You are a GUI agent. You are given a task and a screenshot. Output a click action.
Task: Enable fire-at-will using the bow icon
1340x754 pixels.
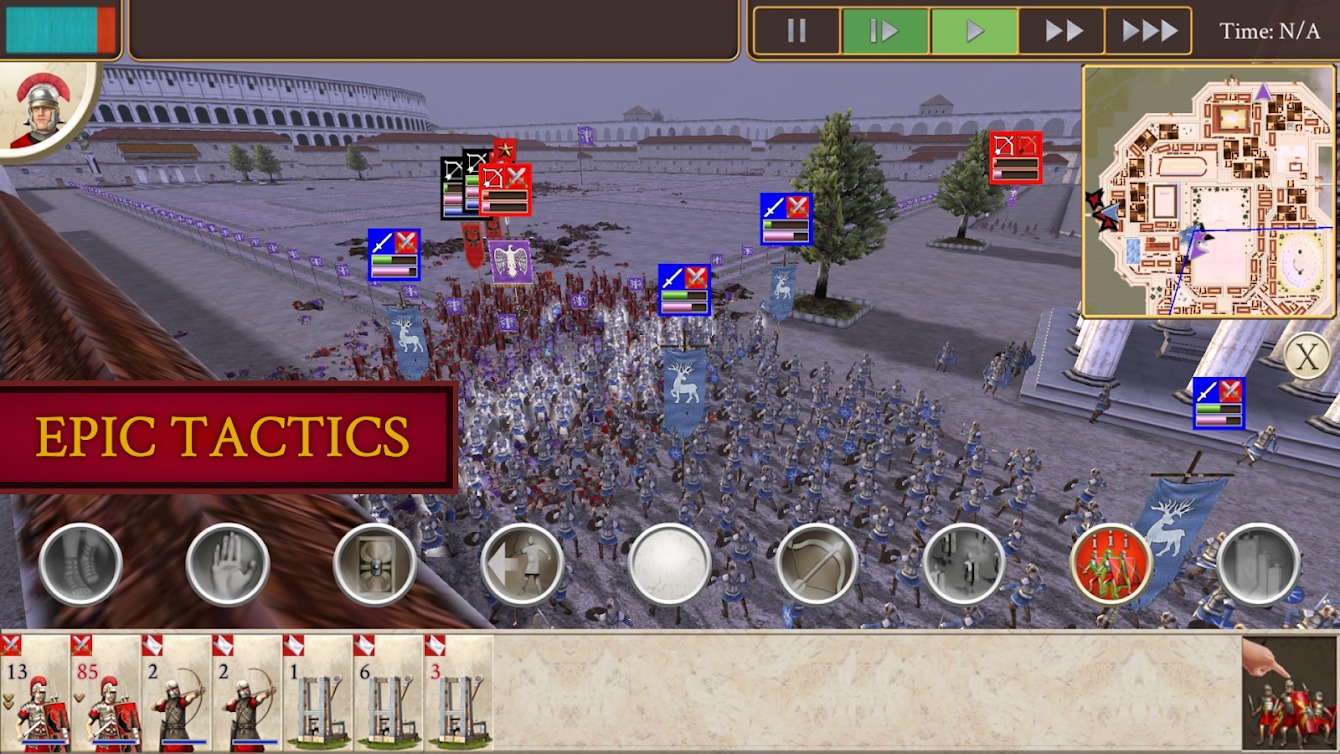click(813, 563)
